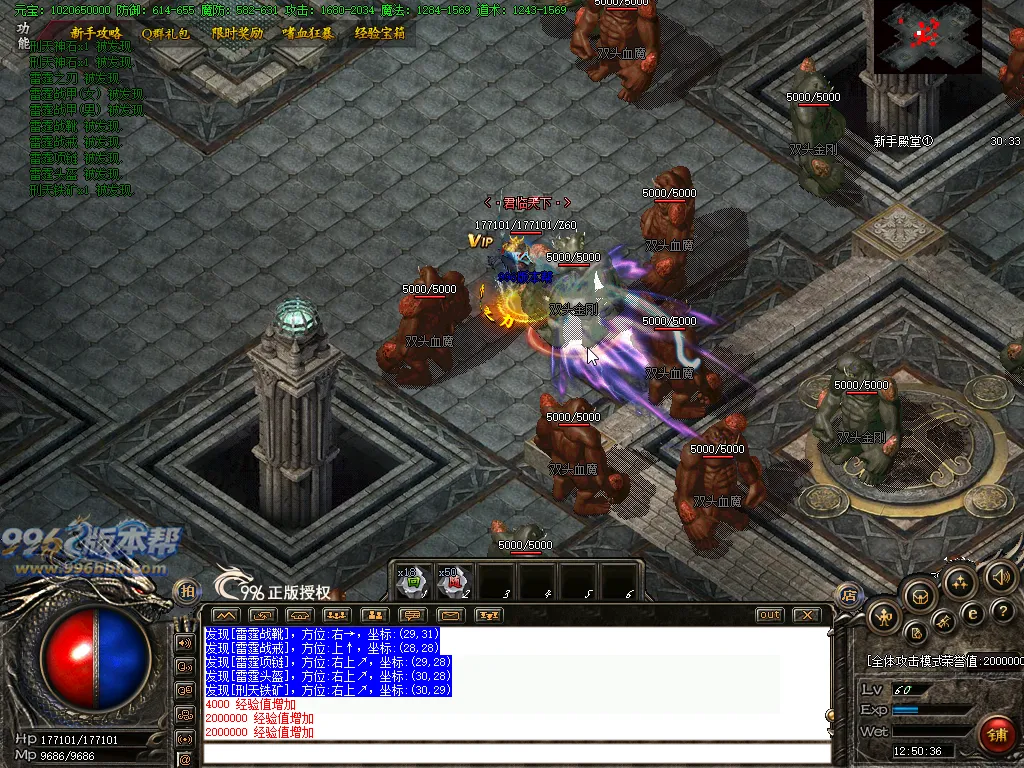Open the 店 shop round button
Viewport: 1024px width, 768px height.
[x=849, y=594]
